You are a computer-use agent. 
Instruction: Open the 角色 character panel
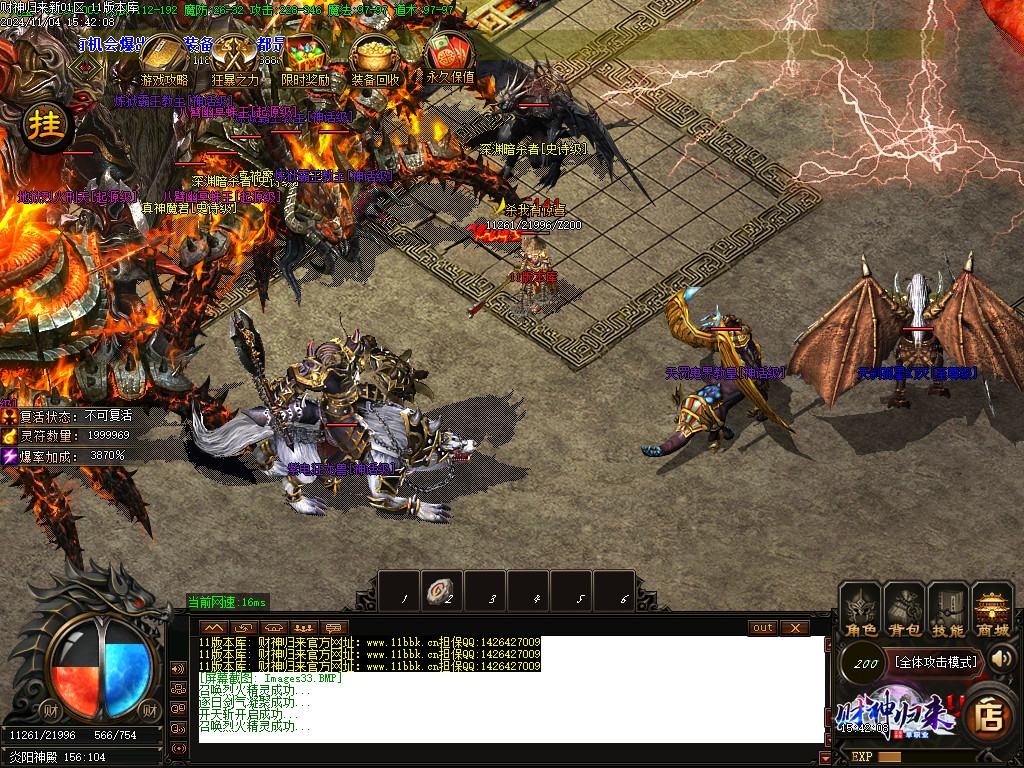[x=861, y=611]
